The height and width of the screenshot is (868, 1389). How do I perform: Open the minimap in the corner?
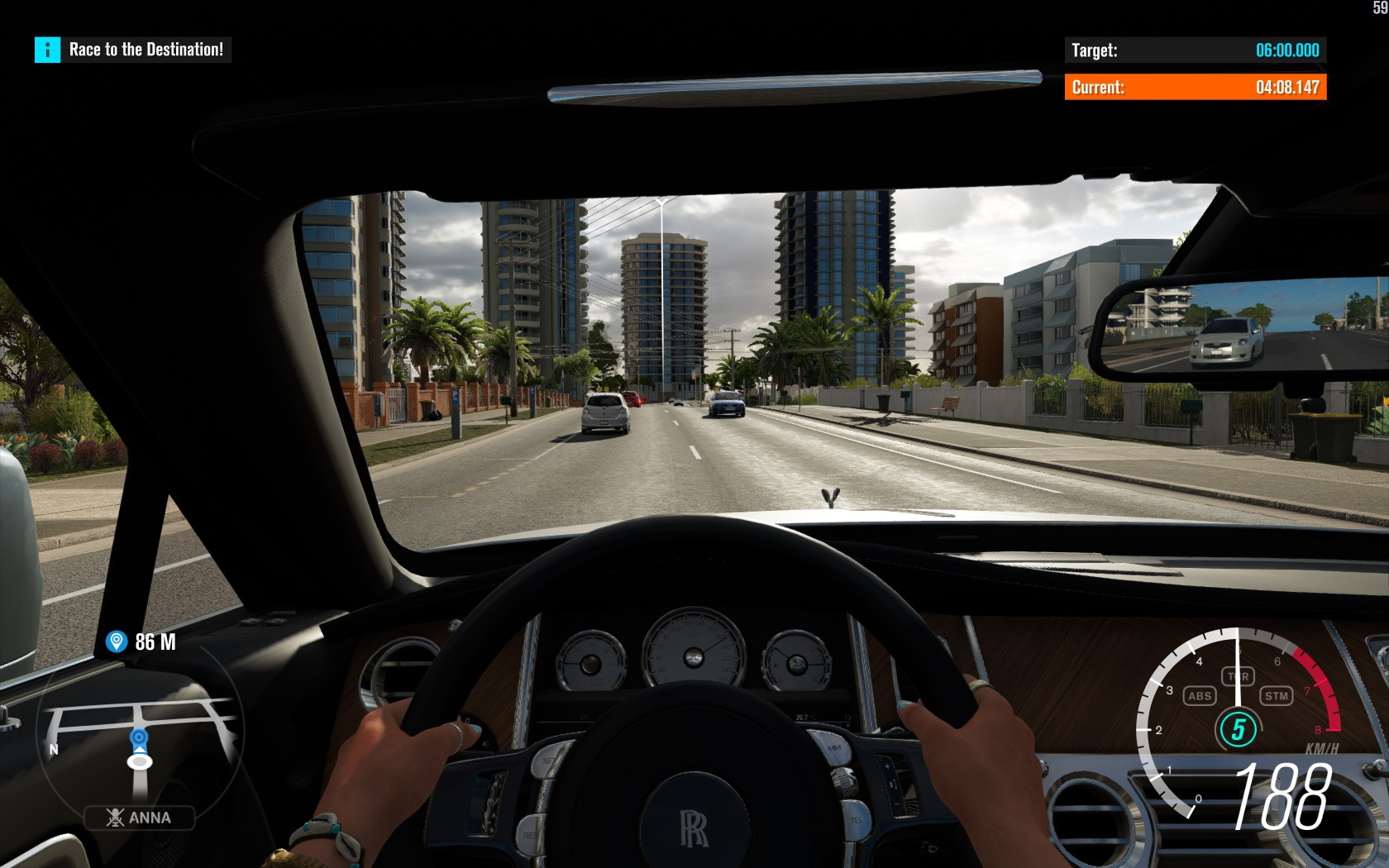(139, 736)
